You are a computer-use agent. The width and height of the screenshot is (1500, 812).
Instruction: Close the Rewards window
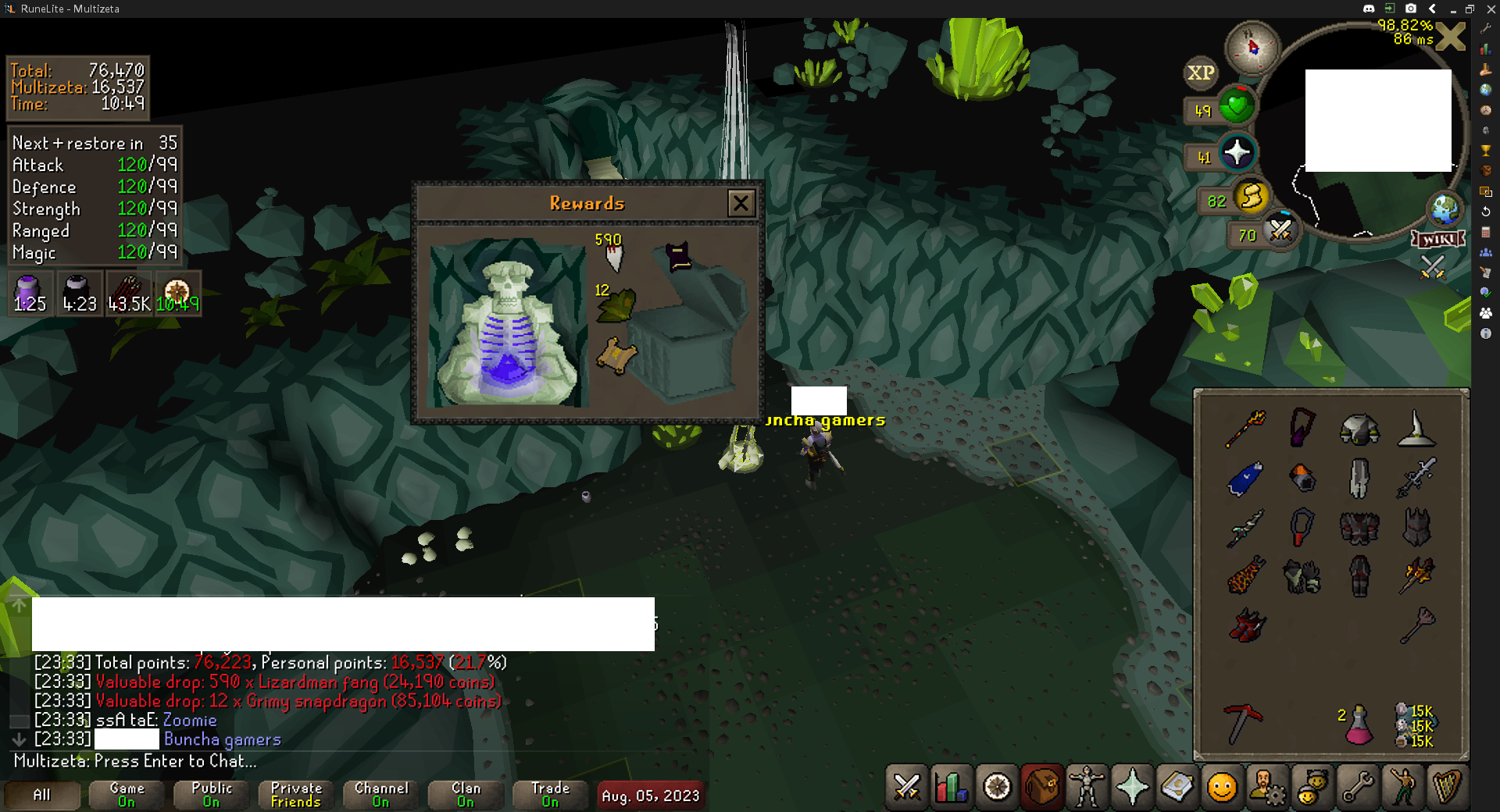point(741,204)
